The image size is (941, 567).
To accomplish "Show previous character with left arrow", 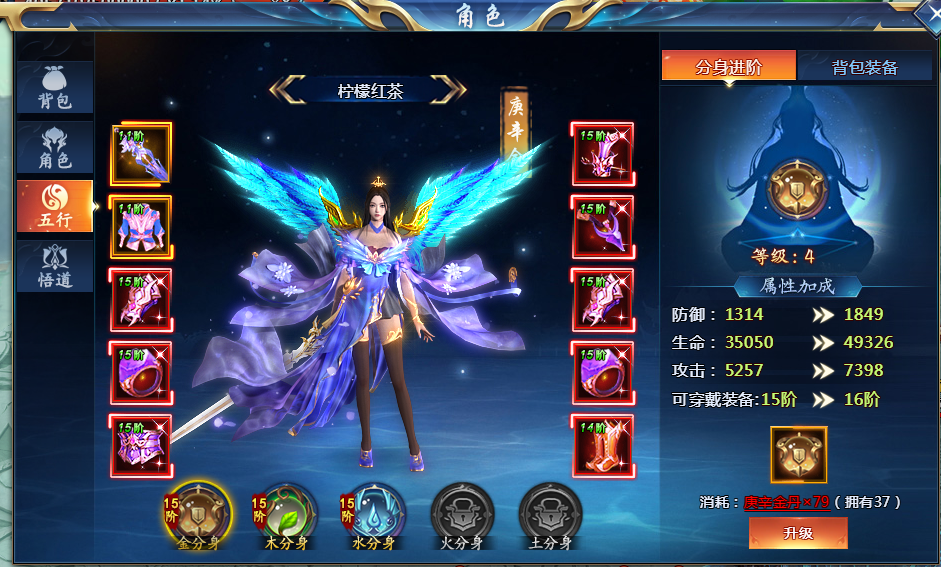I will [285, 90].
